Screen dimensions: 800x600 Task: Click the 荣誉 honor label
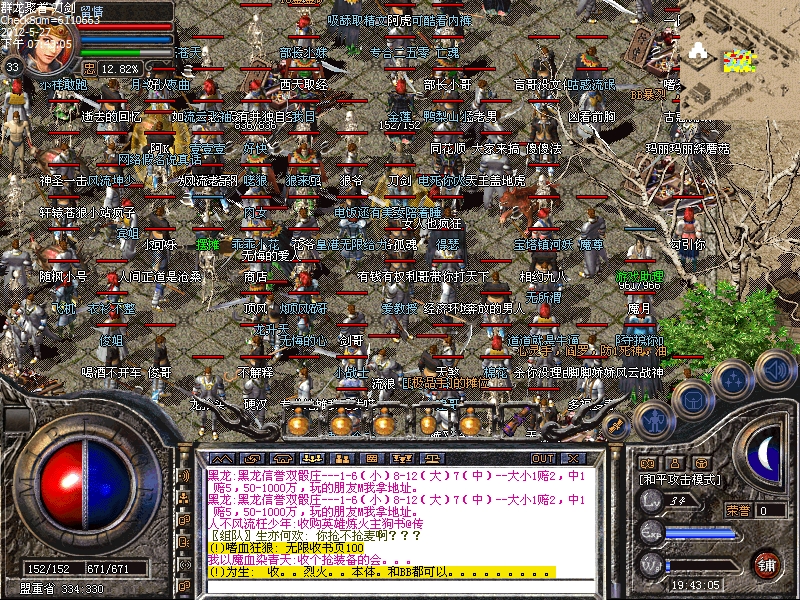point(738,510)
